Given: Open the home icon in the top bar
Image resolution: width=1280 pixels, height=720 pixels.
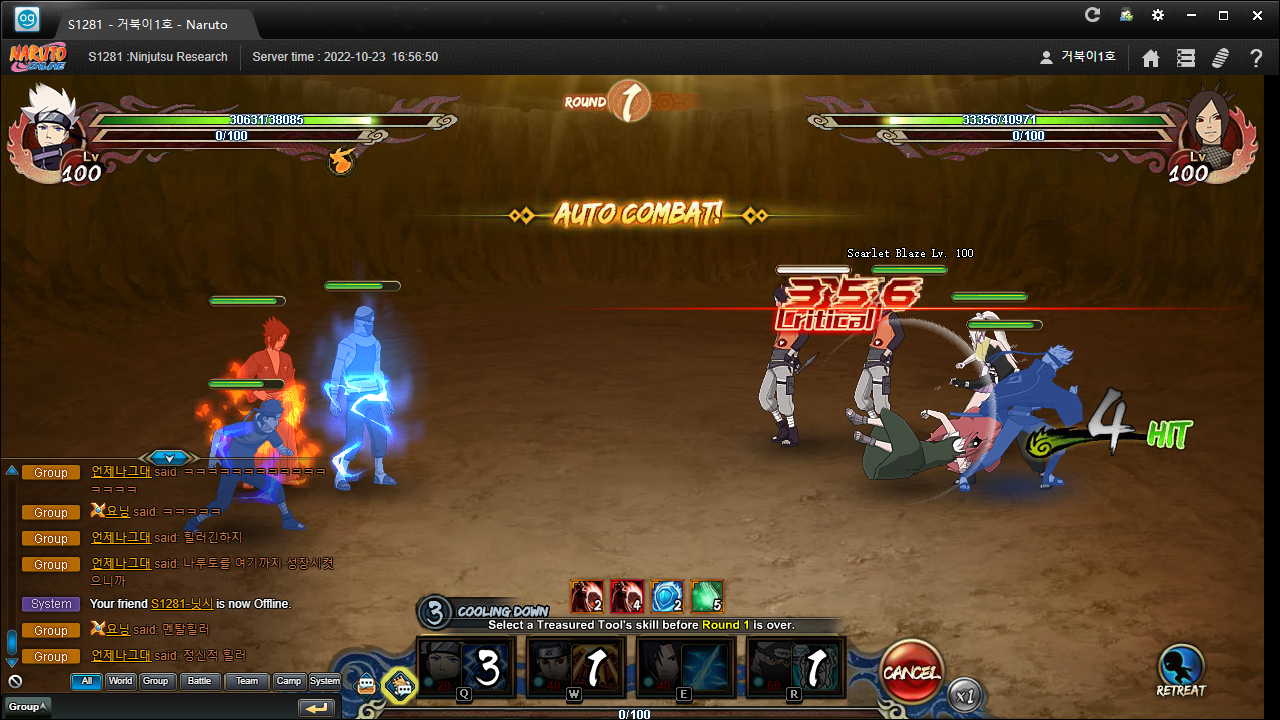Looking at the screenshot, I should (x=1151, y=58).
